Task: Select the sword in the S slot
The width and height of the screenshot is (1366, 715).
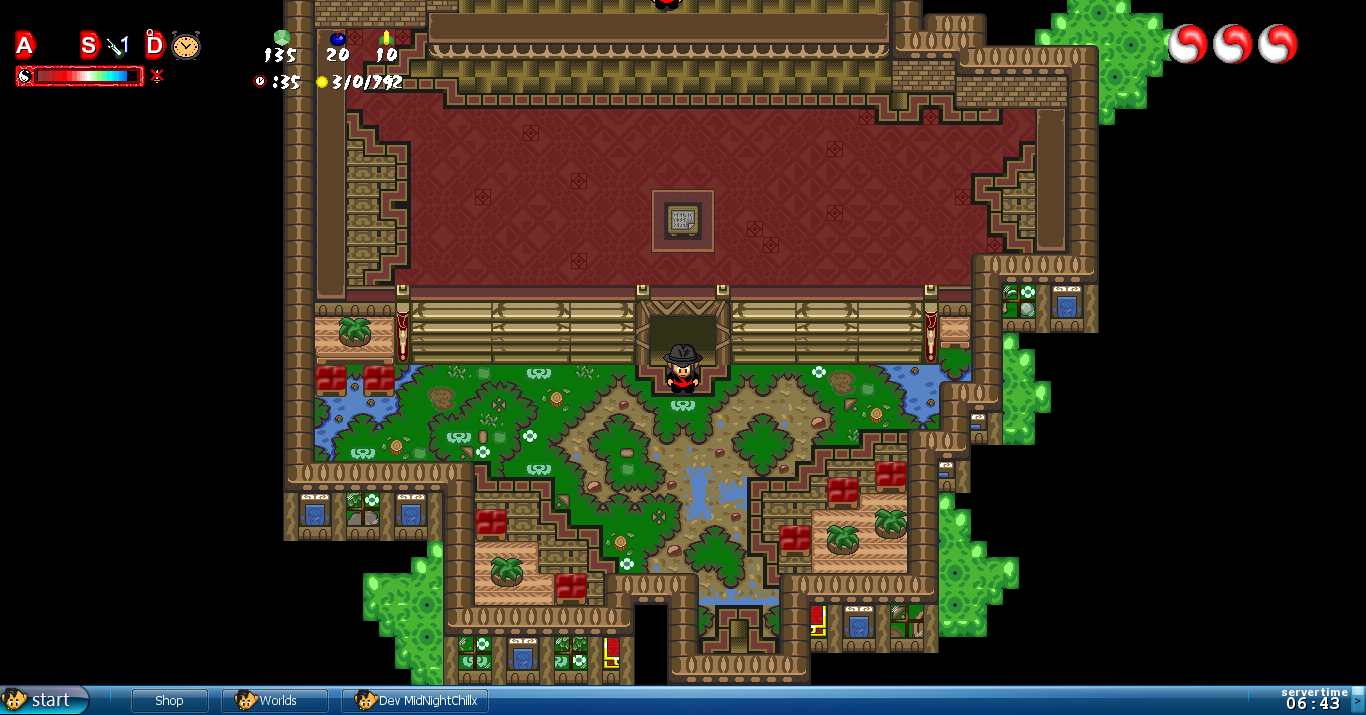Action: [118, 45]
